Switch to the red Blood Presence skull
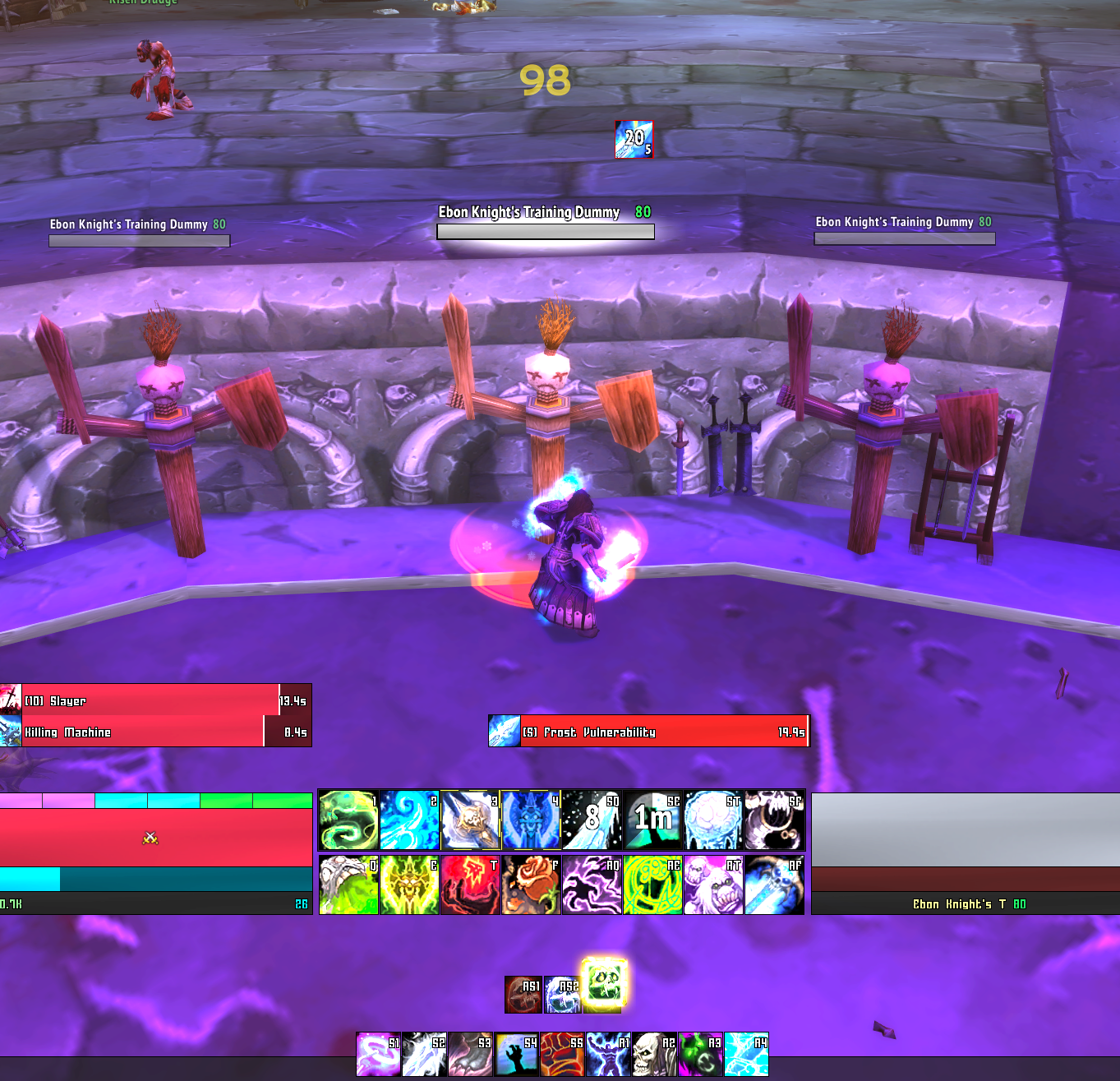 523,994
